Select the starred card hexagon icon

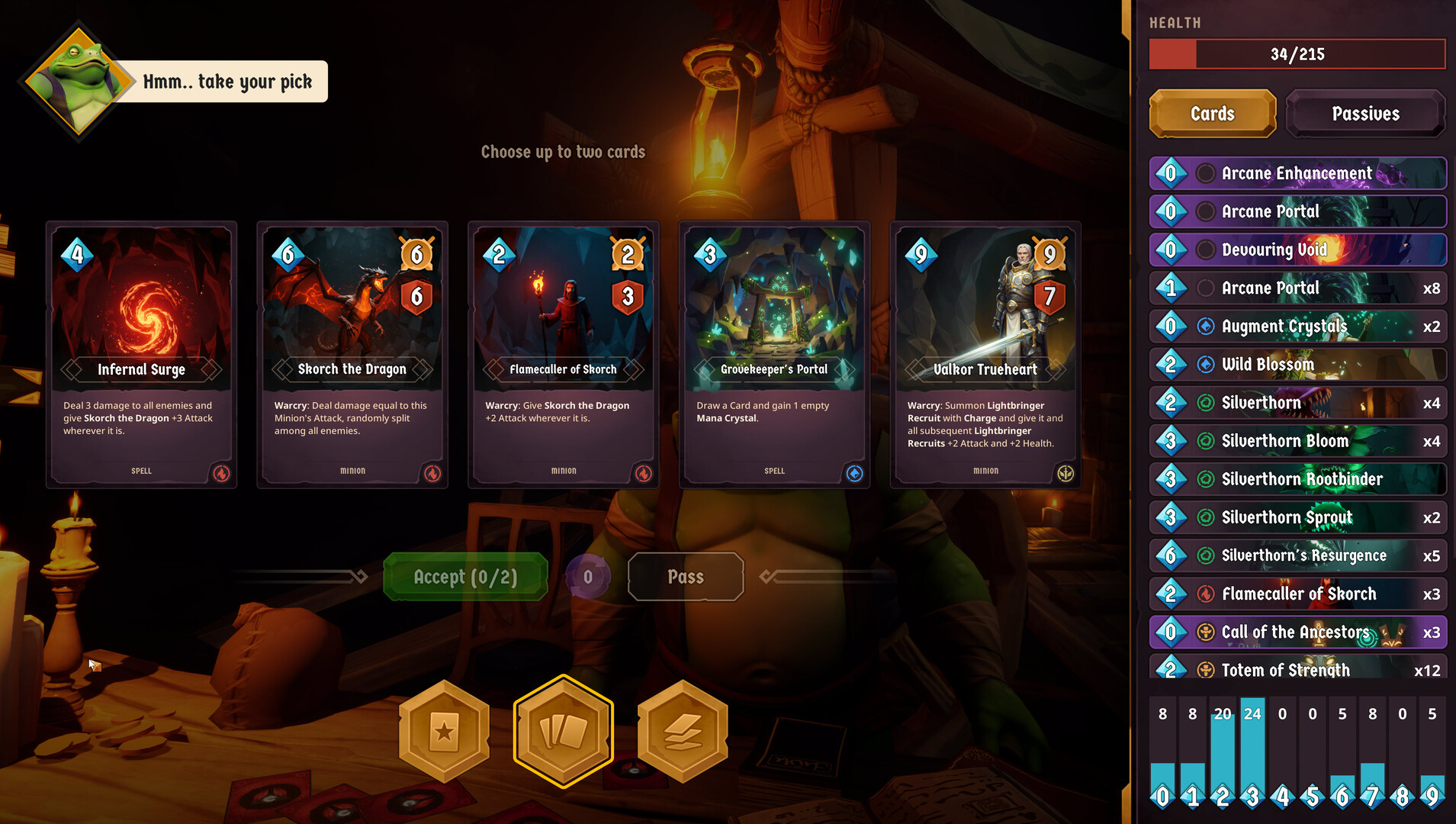pos(445,730)
